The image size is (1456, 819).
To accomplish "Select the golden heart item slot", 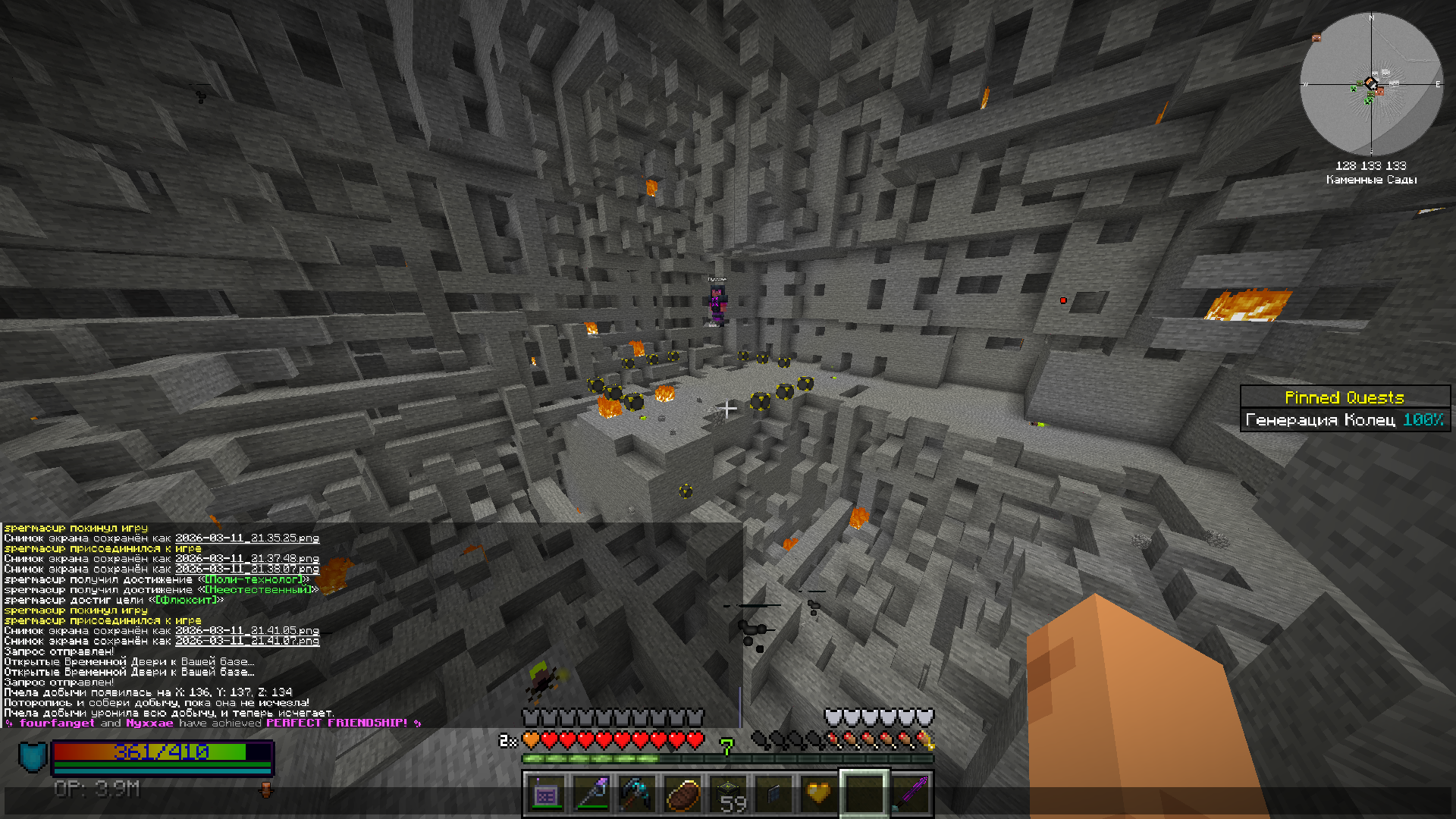I will coord(819,795).
